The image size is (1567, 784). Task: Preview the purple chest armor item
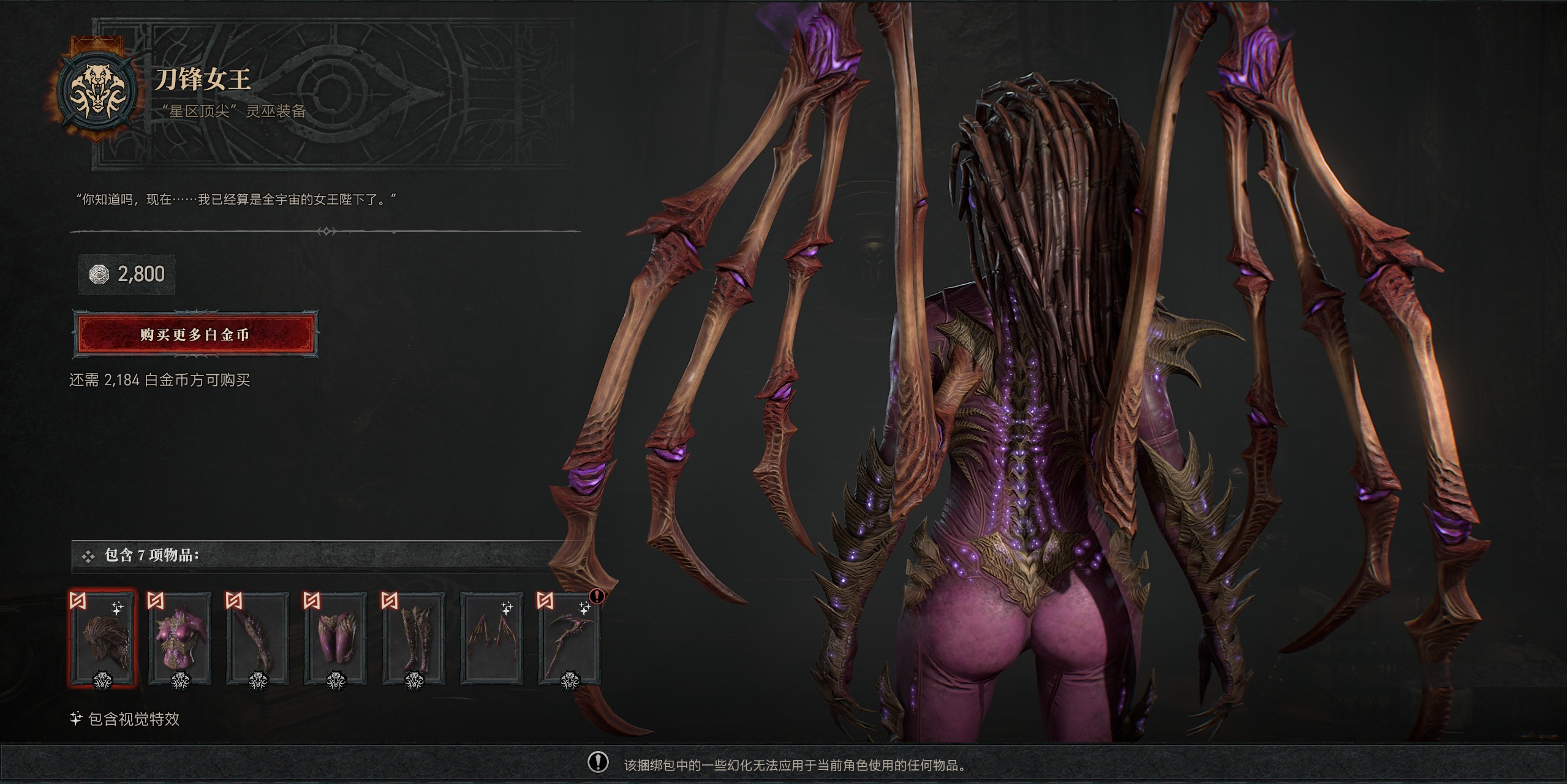point(179,638)
